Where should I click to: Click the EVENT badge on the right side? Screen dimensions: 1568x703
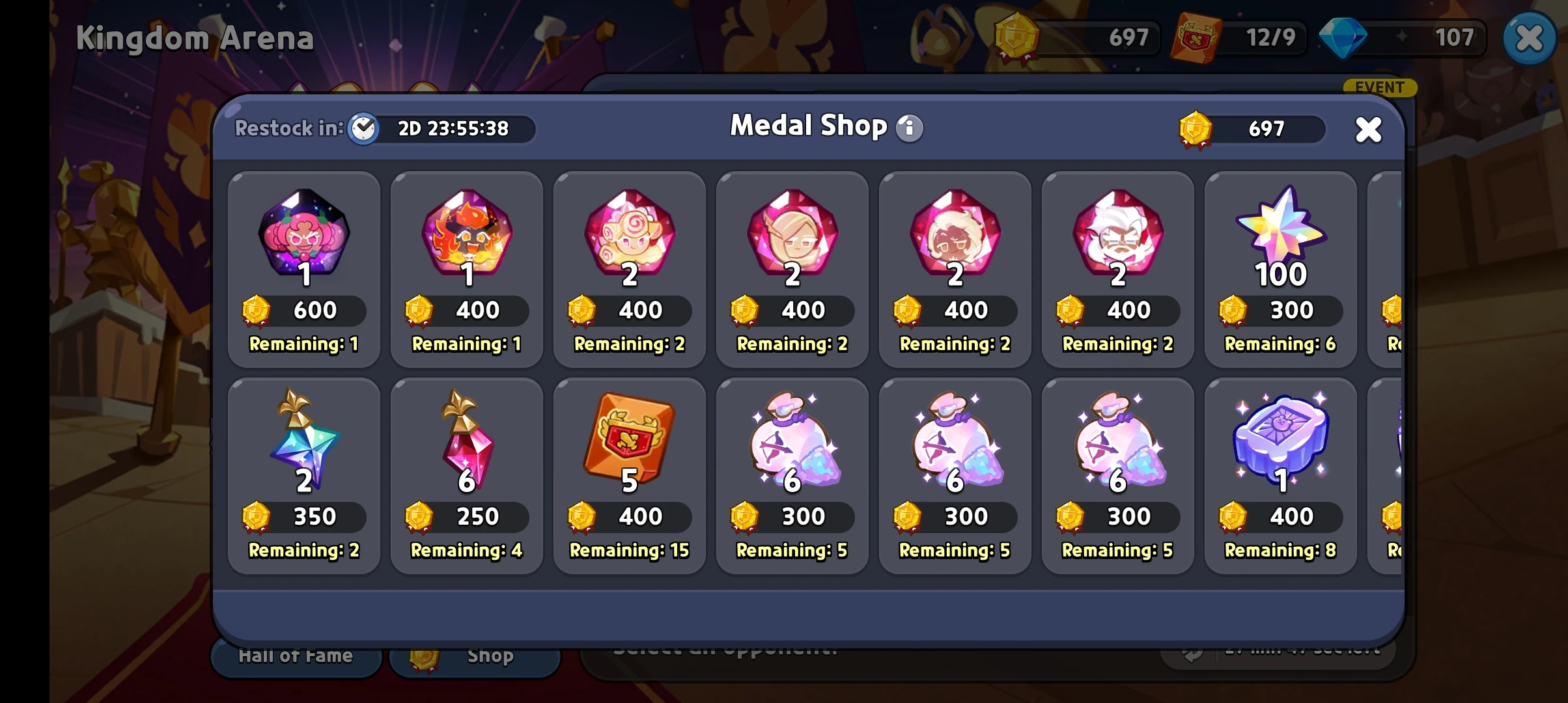[x=1379, y=87]
